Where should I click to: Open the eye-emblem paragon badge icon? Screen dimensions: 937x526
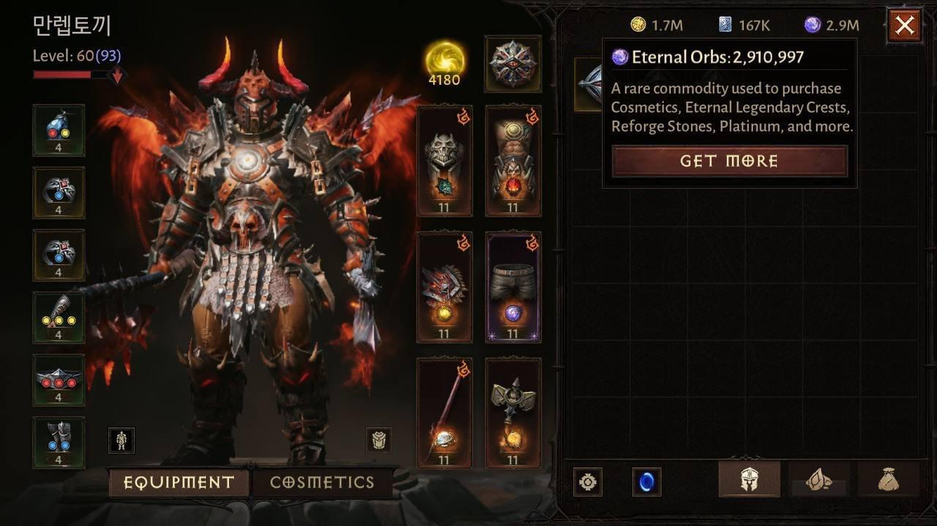pyautogui.click(x=512, y=63)
